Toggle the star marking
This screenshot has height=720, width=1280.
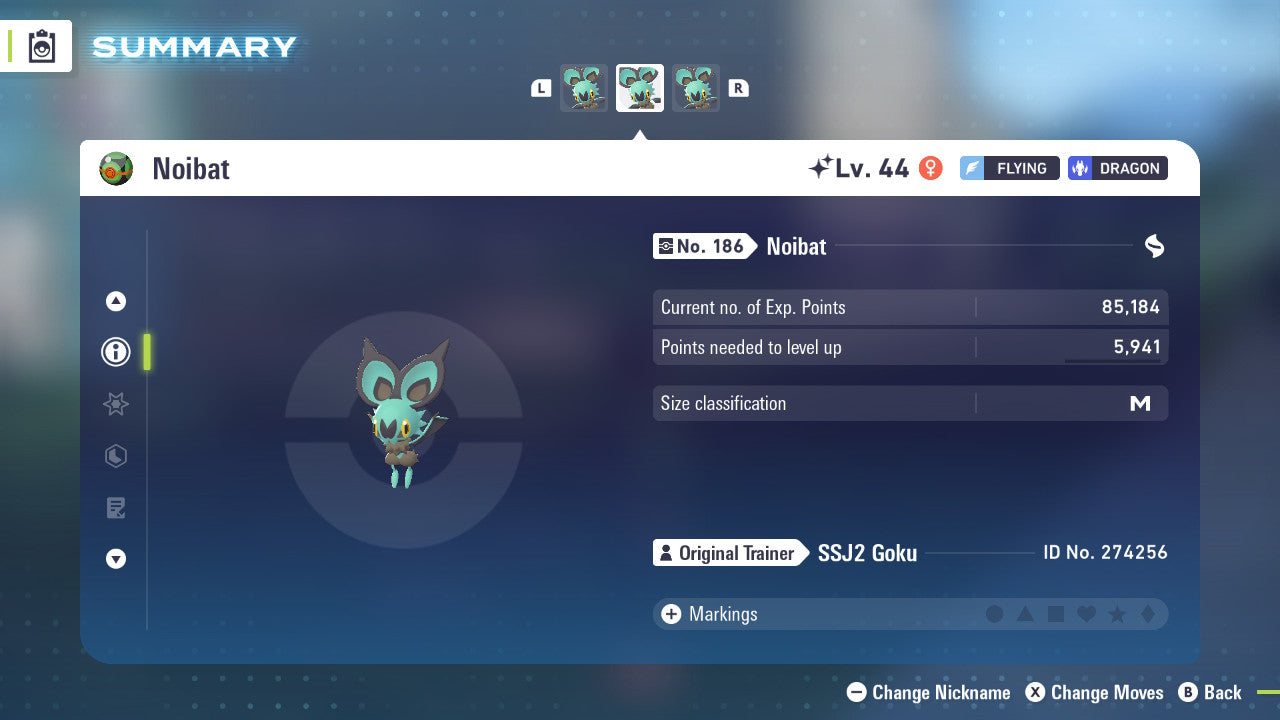tap(1115, 614)
